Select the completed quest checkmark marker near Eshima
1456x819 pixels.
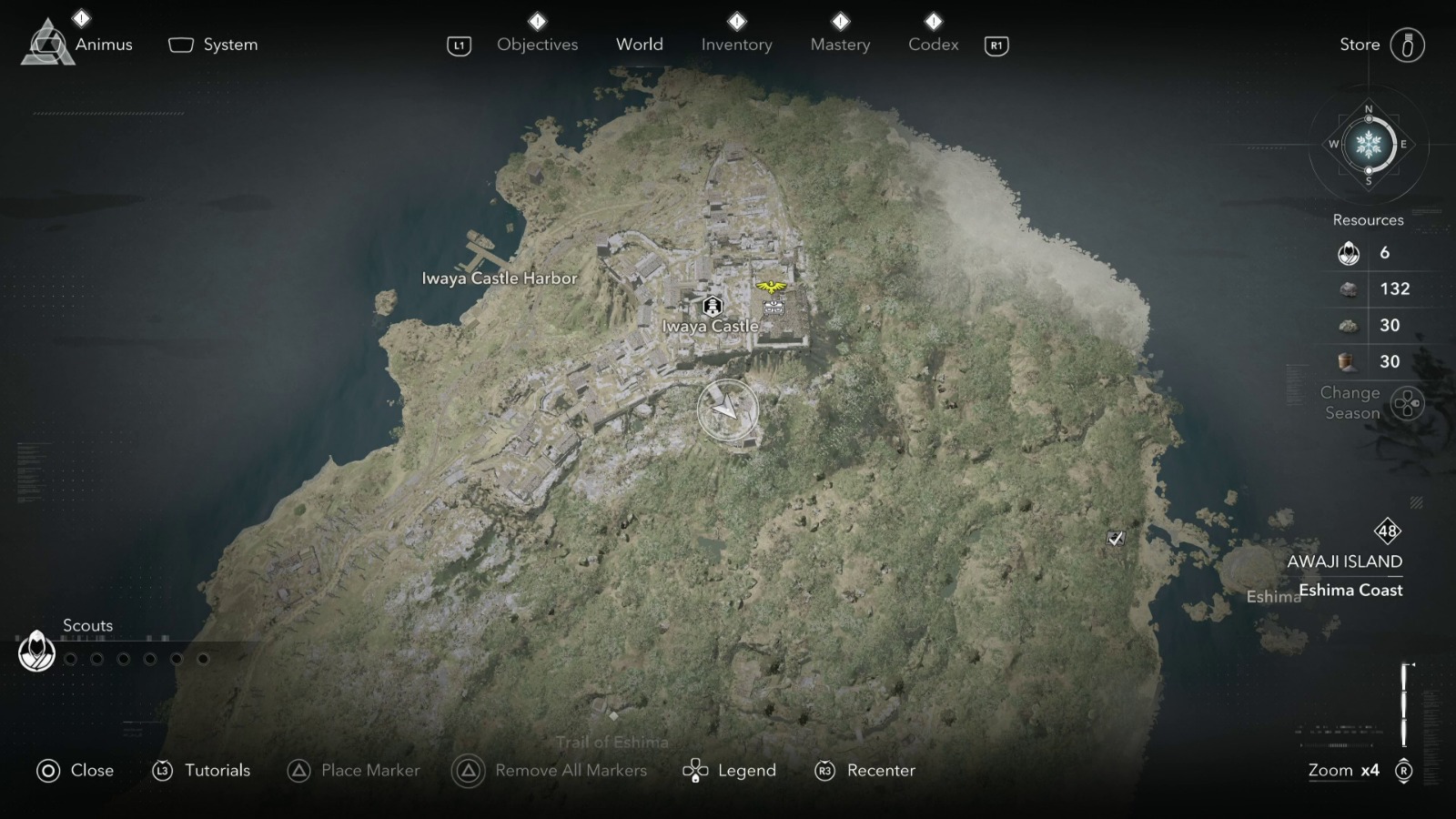coord(1116,538)
